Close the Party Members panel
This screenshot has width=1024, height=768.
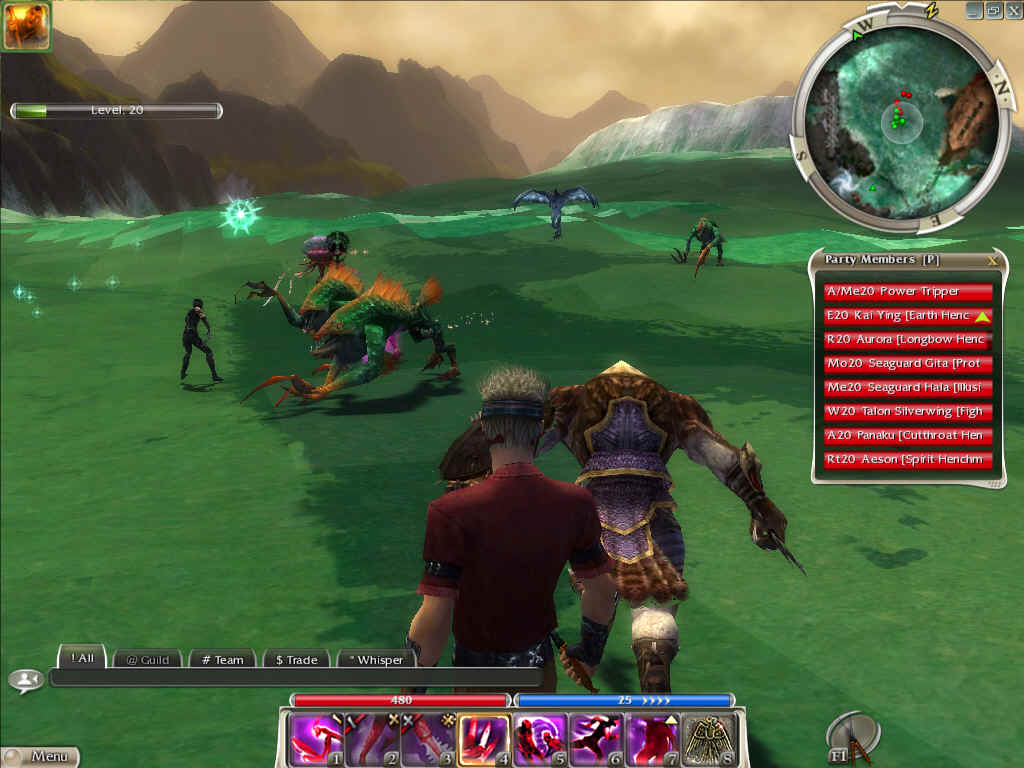[x=992, y=260]
